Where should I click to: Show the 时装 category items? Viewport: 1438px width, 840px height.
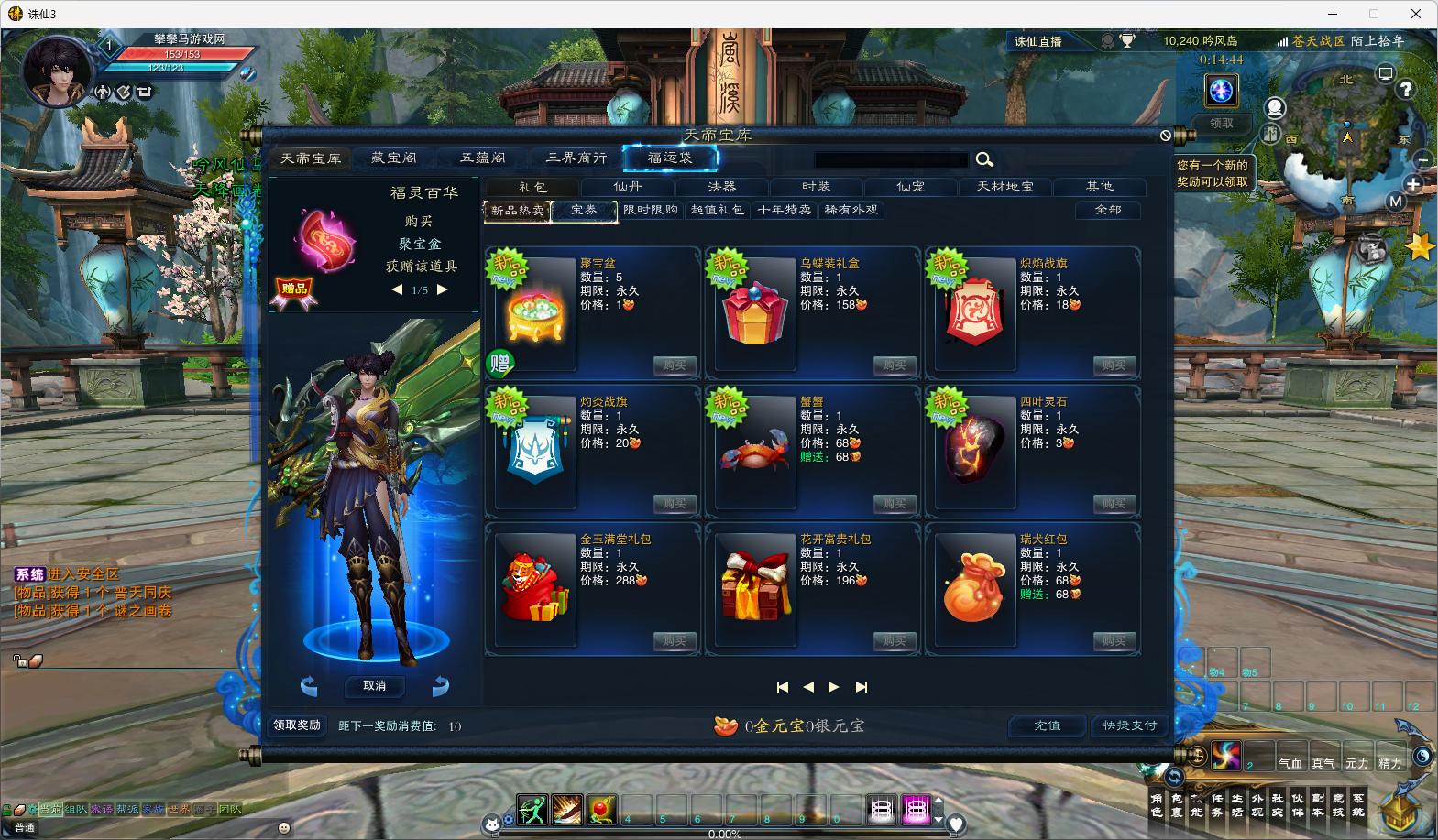(x=816, y=187)
